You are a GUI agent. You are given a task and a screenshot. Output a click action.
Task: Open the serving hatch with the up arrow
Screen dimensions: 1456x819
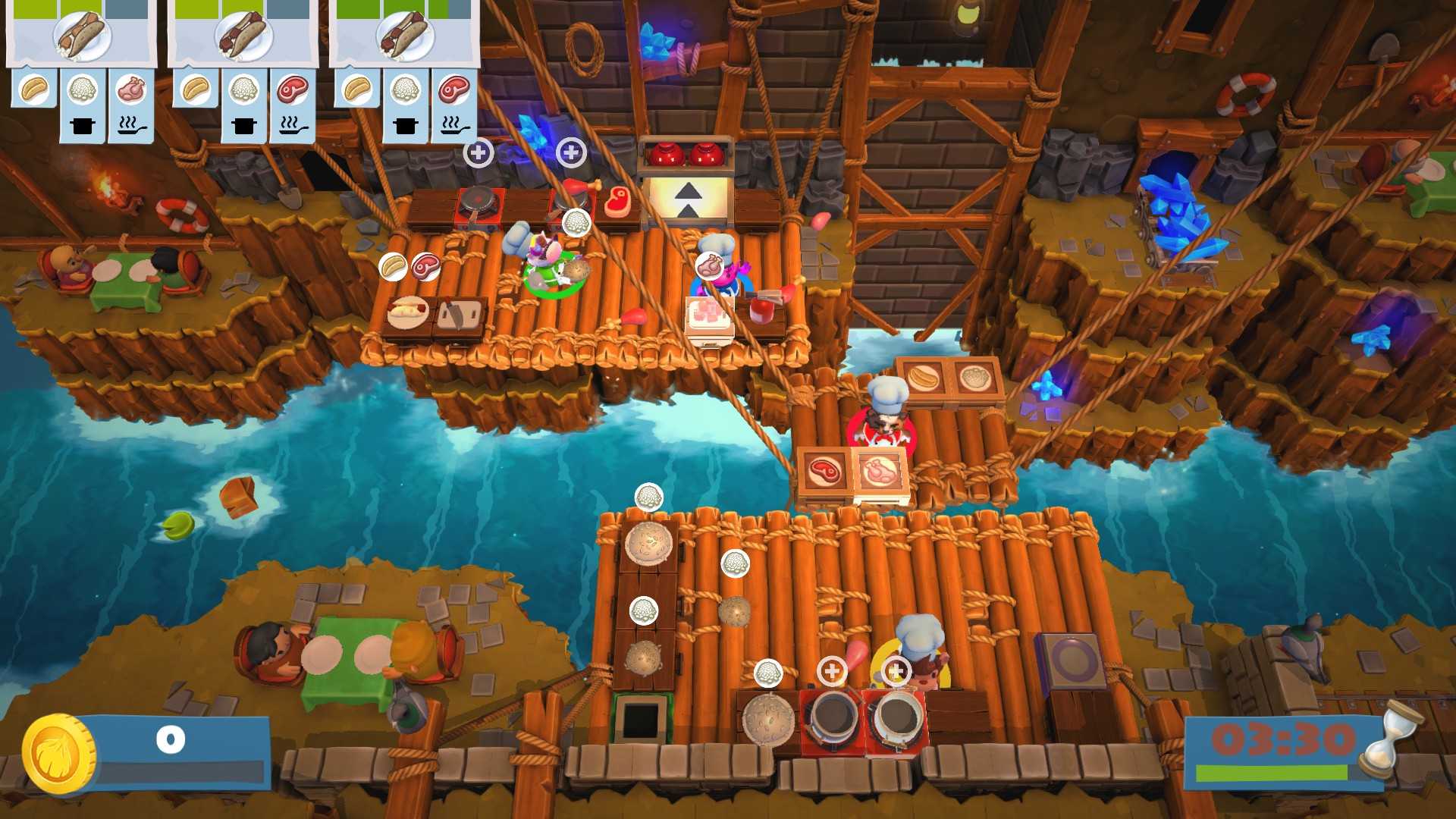(x=687, y=196)
